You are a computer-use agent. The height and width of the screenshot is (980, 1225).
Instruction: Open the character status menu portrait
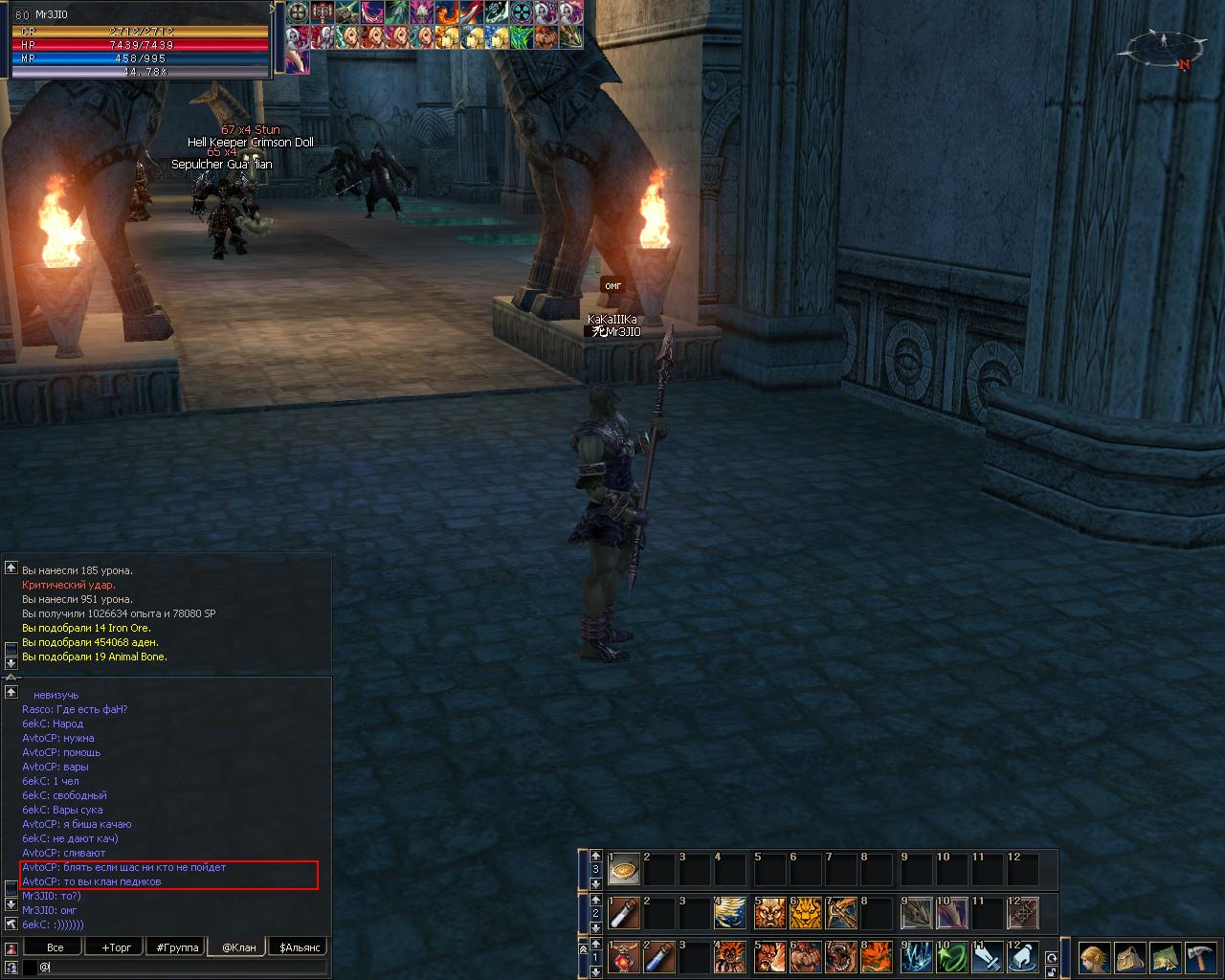[1094, 958]
